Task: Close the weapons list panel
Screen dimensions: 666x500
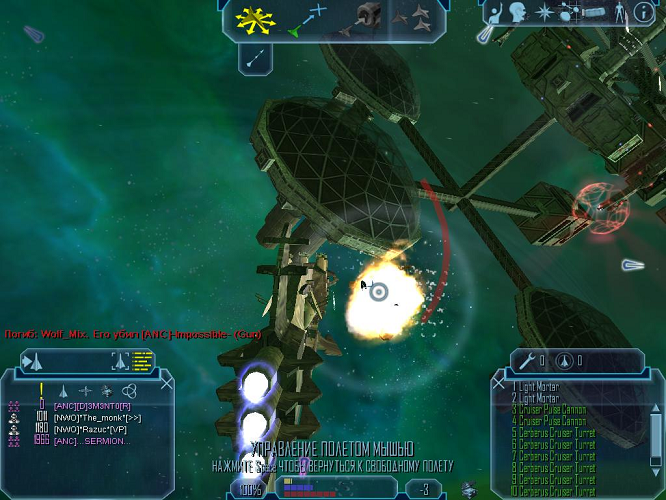Action: pos(498,382)
